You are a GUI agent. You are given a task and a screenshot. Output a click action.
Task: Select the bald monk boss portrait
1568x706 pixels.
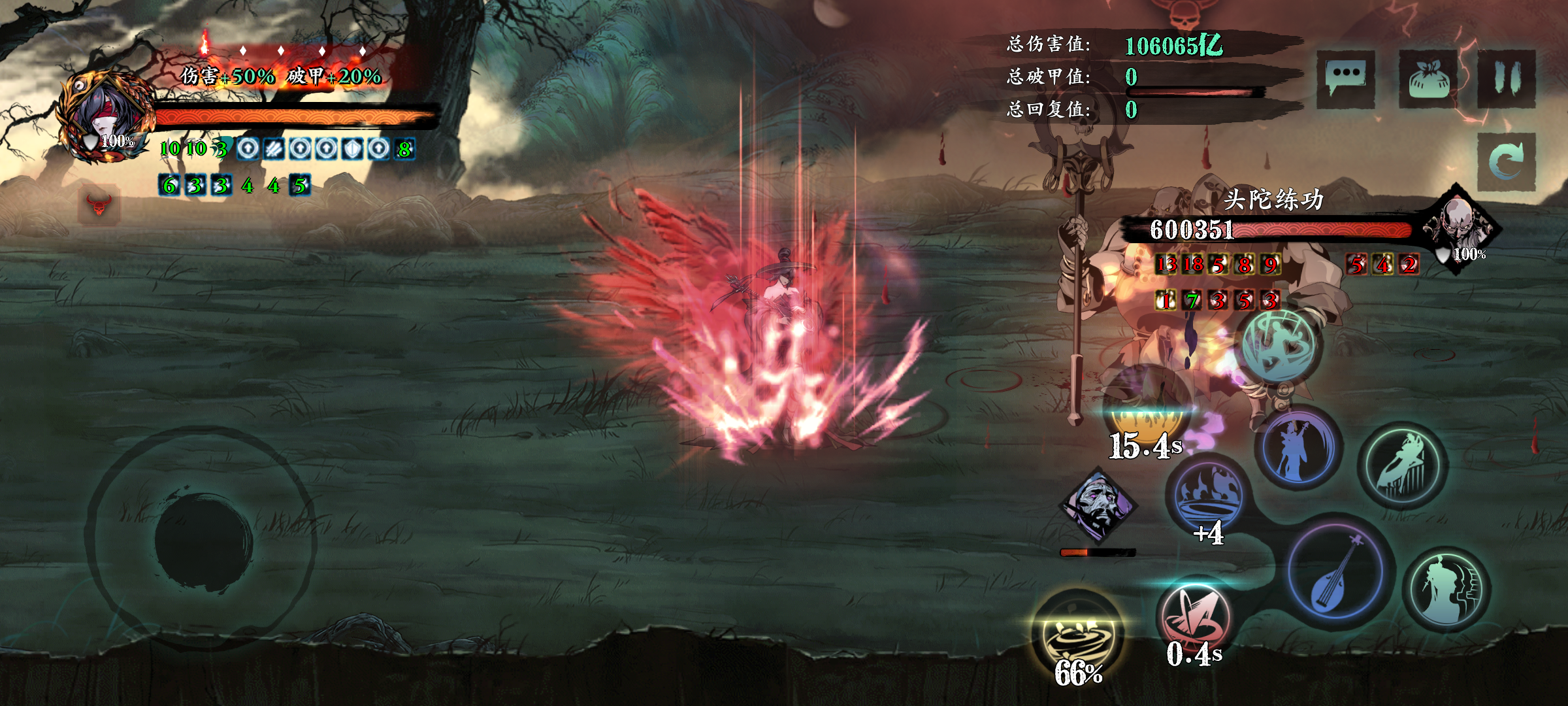[x=1460, y=226]
